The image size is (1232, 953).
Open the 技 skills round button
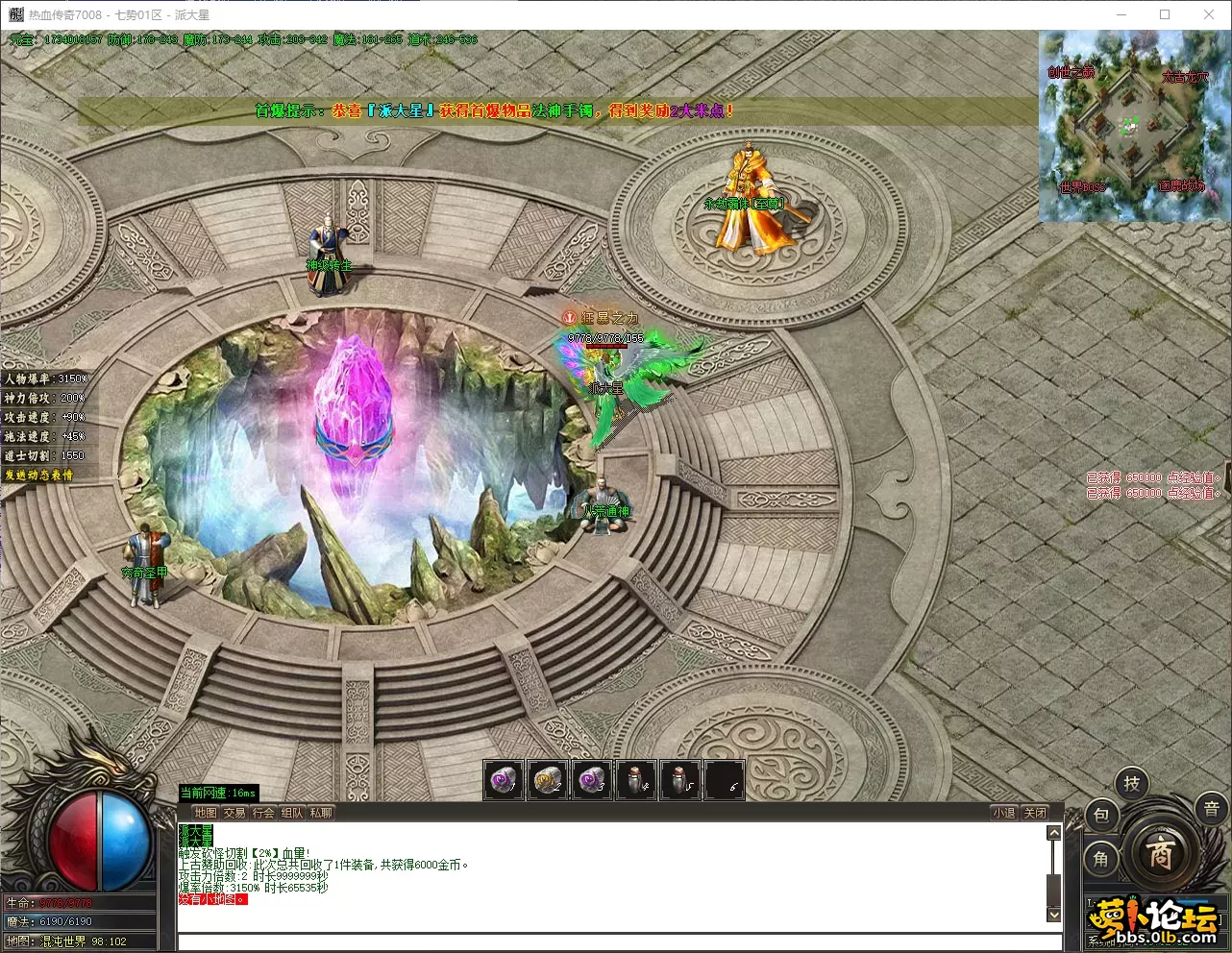coord(1132,784)
